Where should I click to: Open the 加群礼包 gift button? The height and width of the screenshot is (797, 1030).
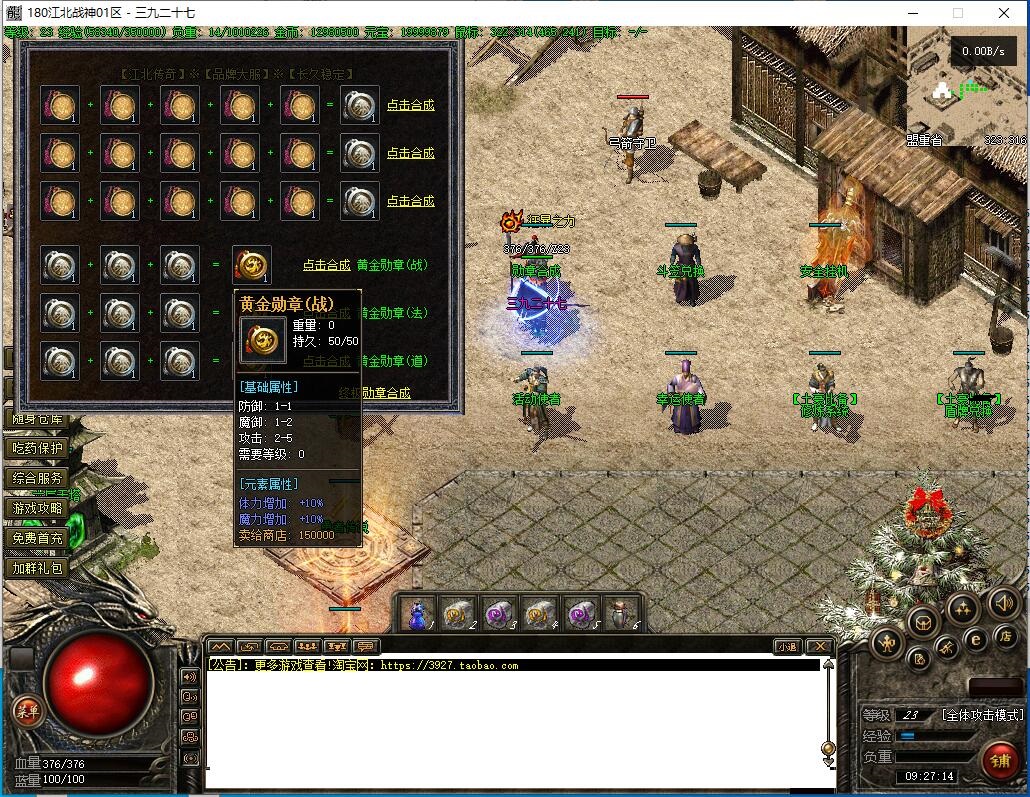click(x=37, y=568)
